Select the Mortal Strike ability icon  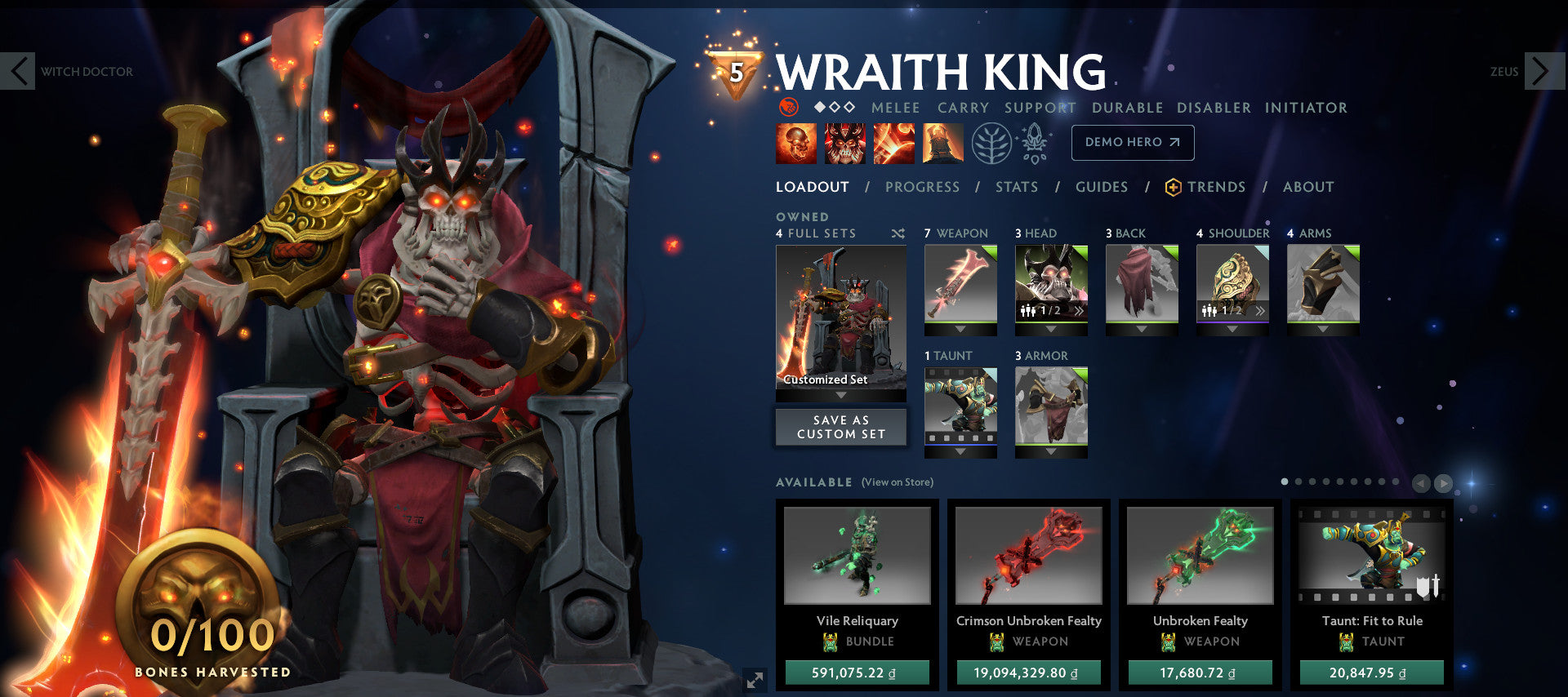point(893,142)
